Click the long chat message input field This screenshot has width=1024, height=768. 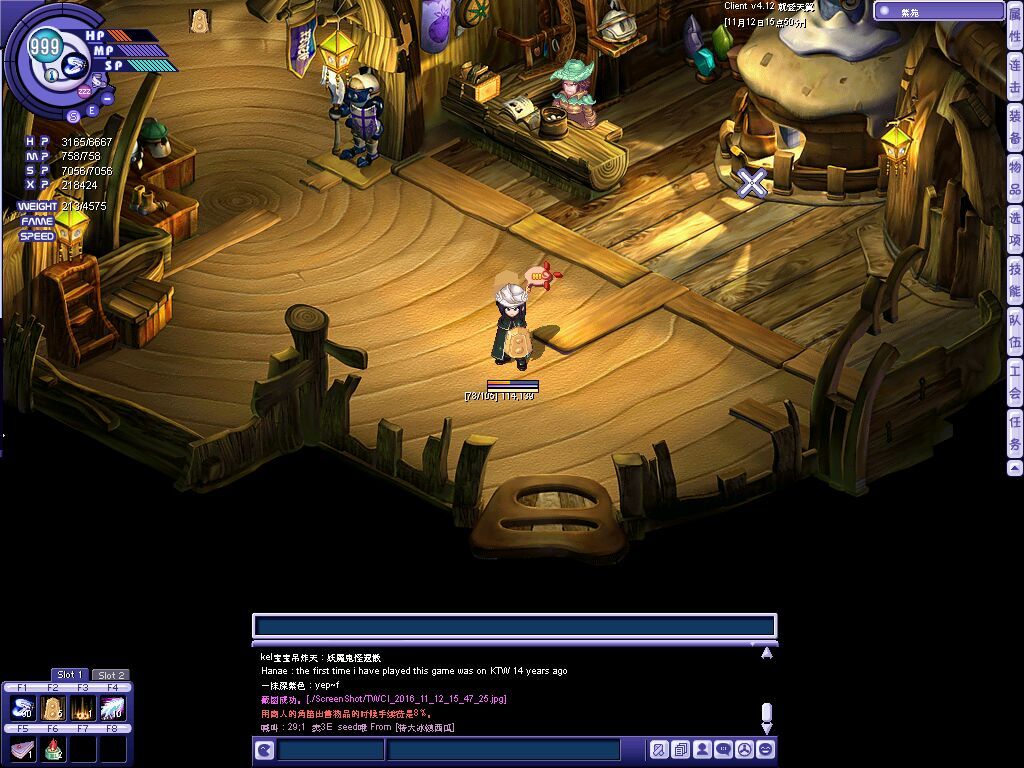point(514,627)
